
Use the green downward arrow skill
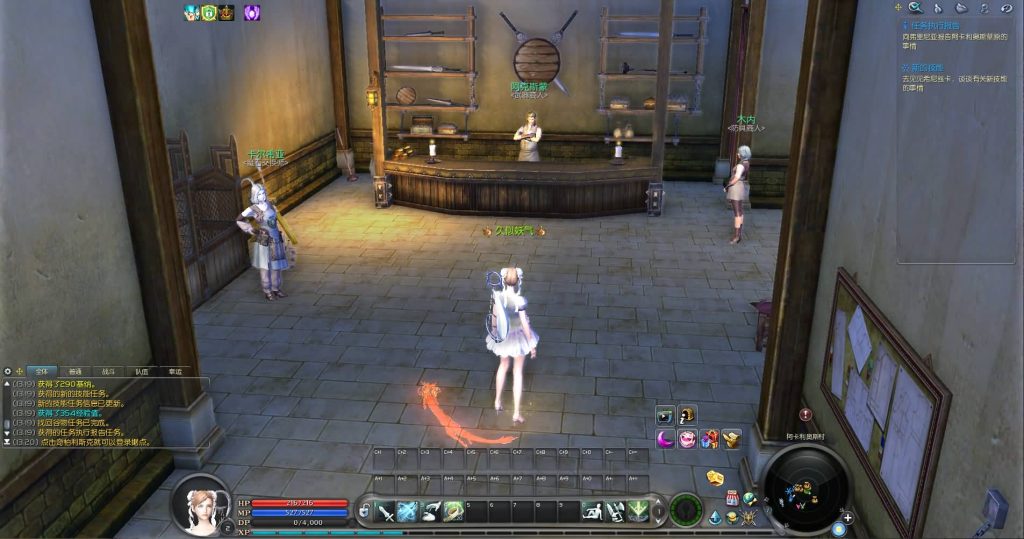[637, 512]
